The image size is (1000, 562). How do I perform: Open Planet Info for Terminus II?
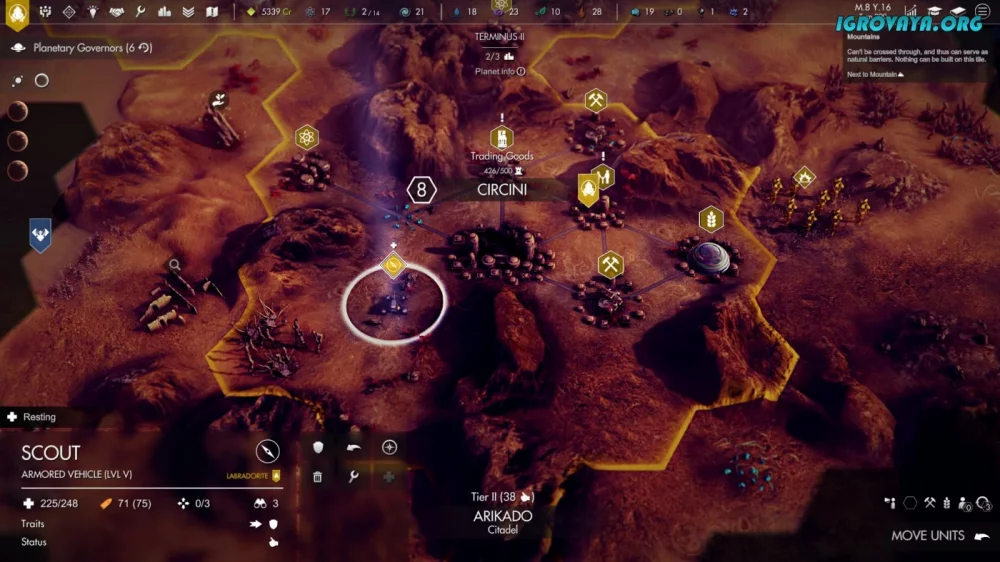point(500,72)
